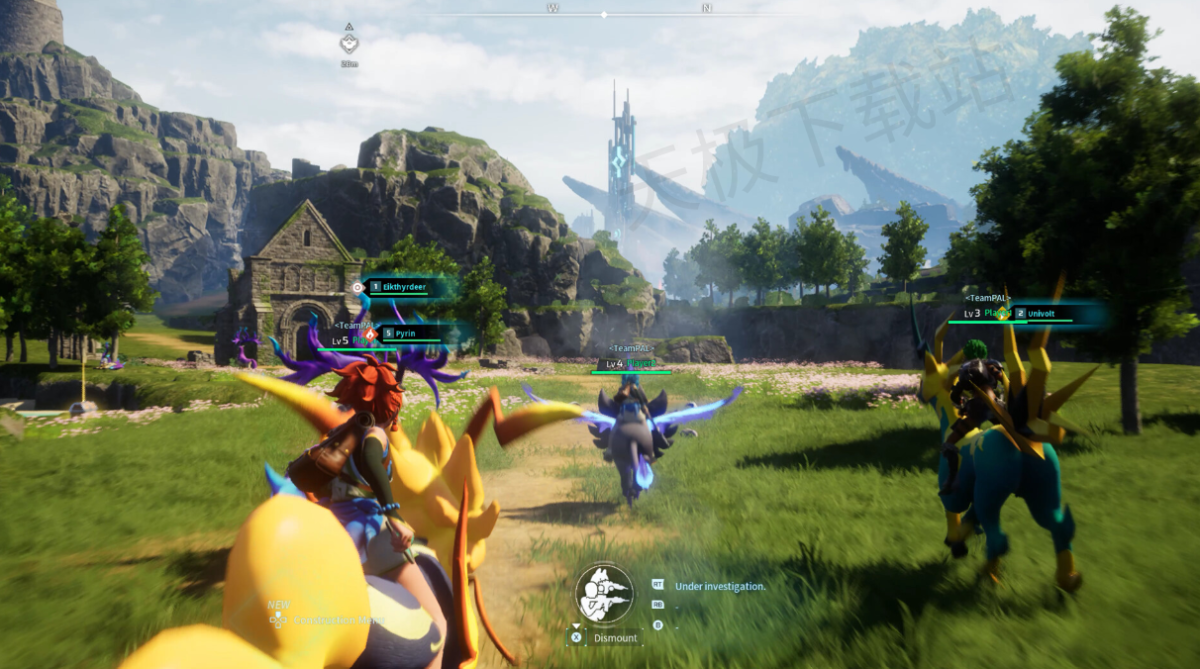The height and width of the screenshot is (669, 1200).
Task: Click the waypoint marker on the compass
Action: [348, 44]
